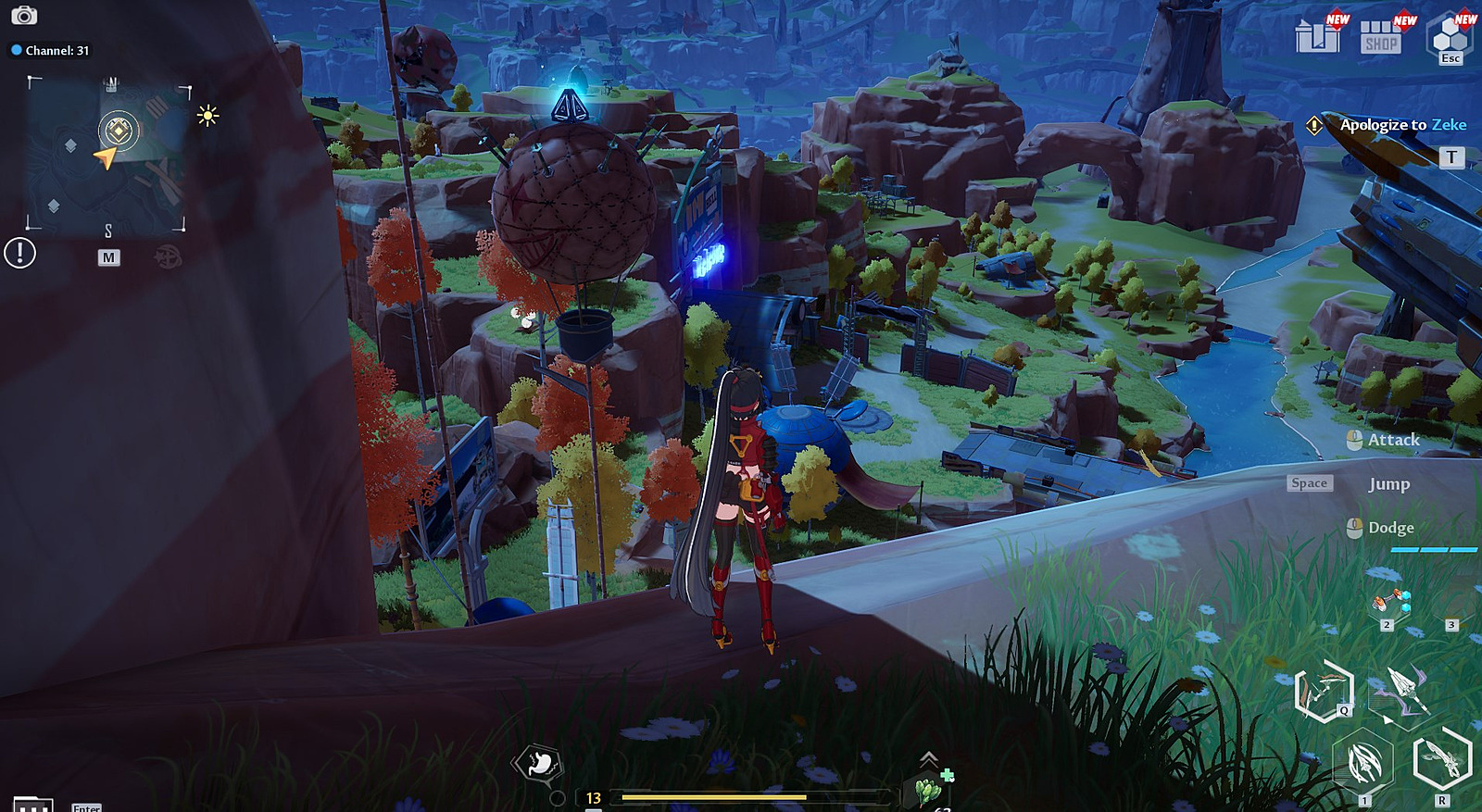Screen dimensions: 1482x812
Task: Open the minimap
Action: tap(108, 155)
